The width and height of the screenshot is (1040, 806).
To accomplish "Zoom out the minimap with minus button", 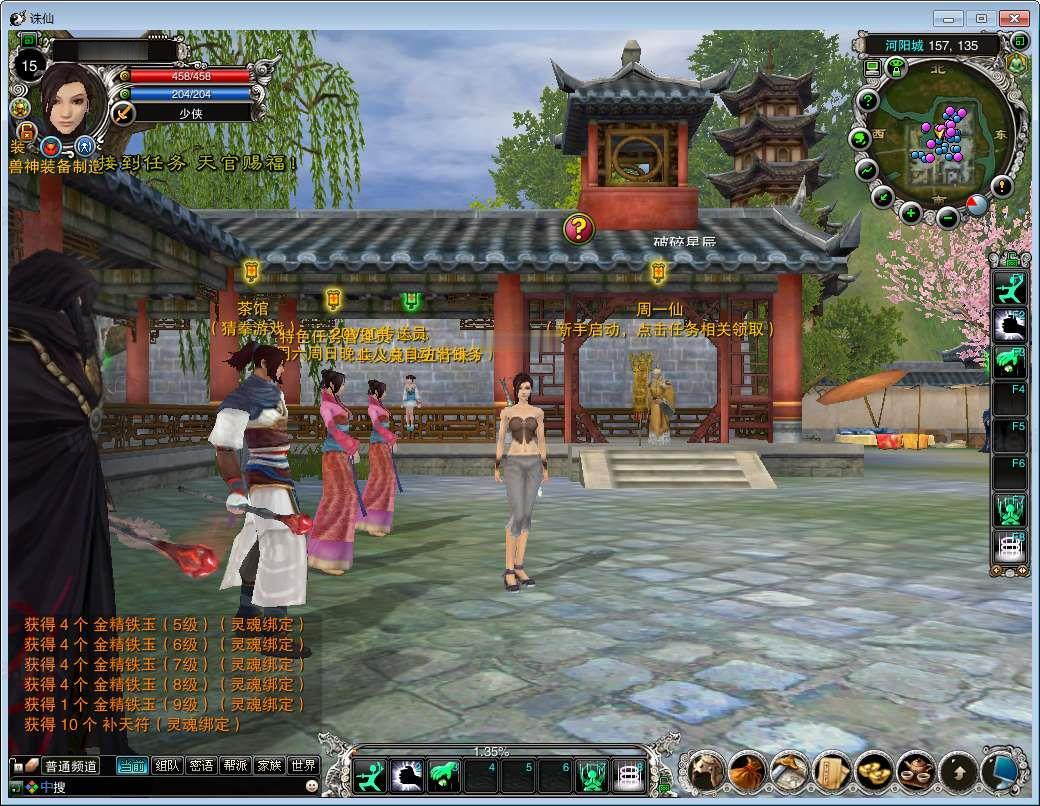I will point(947,215).
